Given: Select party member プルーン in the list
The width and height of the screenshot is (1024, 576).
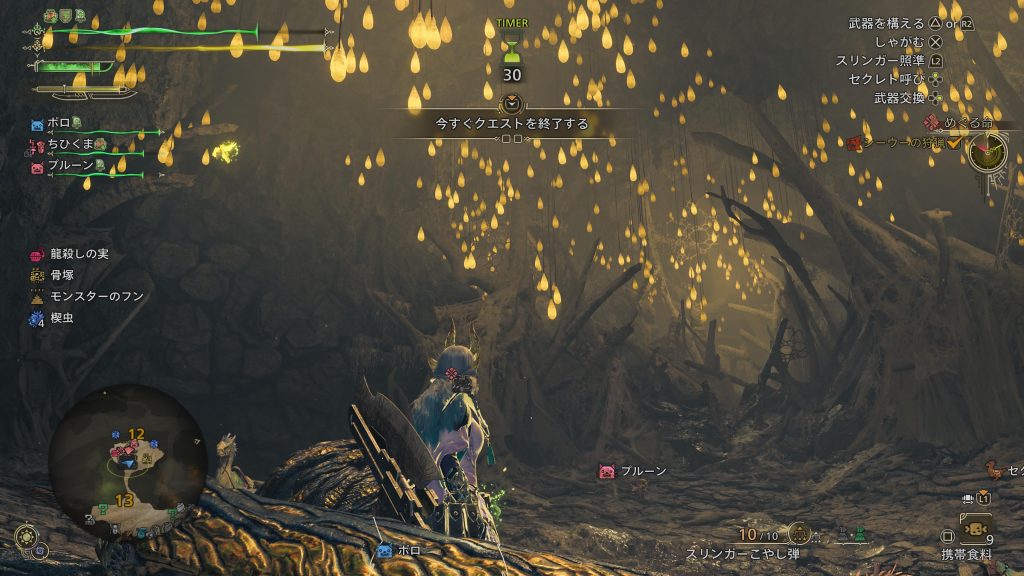Looking at the screenshot, I should [68, 167].
